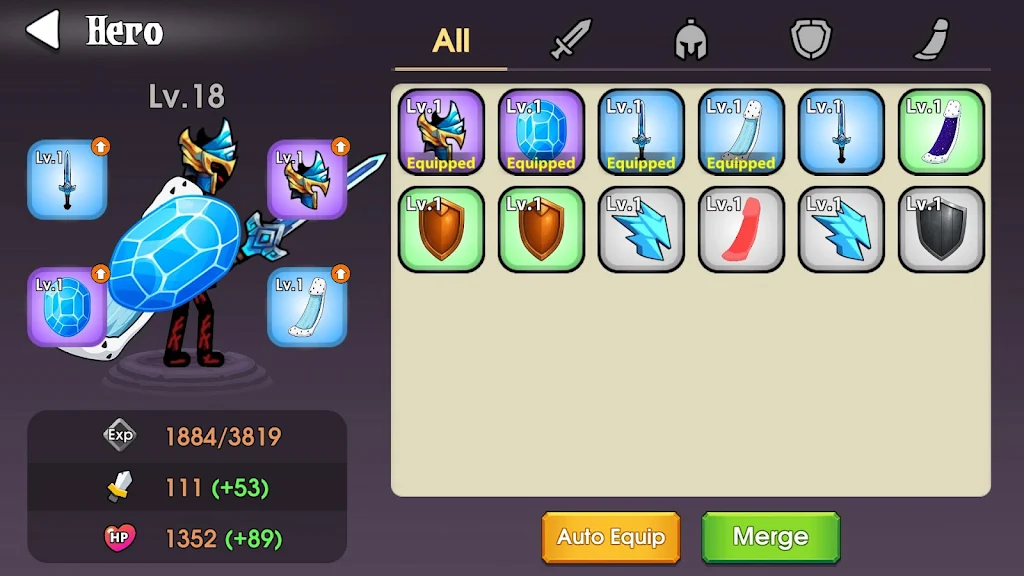Image resolution: width=1024 pixels, height=576 pixels.
Task: Open the hero's equipped shield slot
Action: [x=67, y=306]
